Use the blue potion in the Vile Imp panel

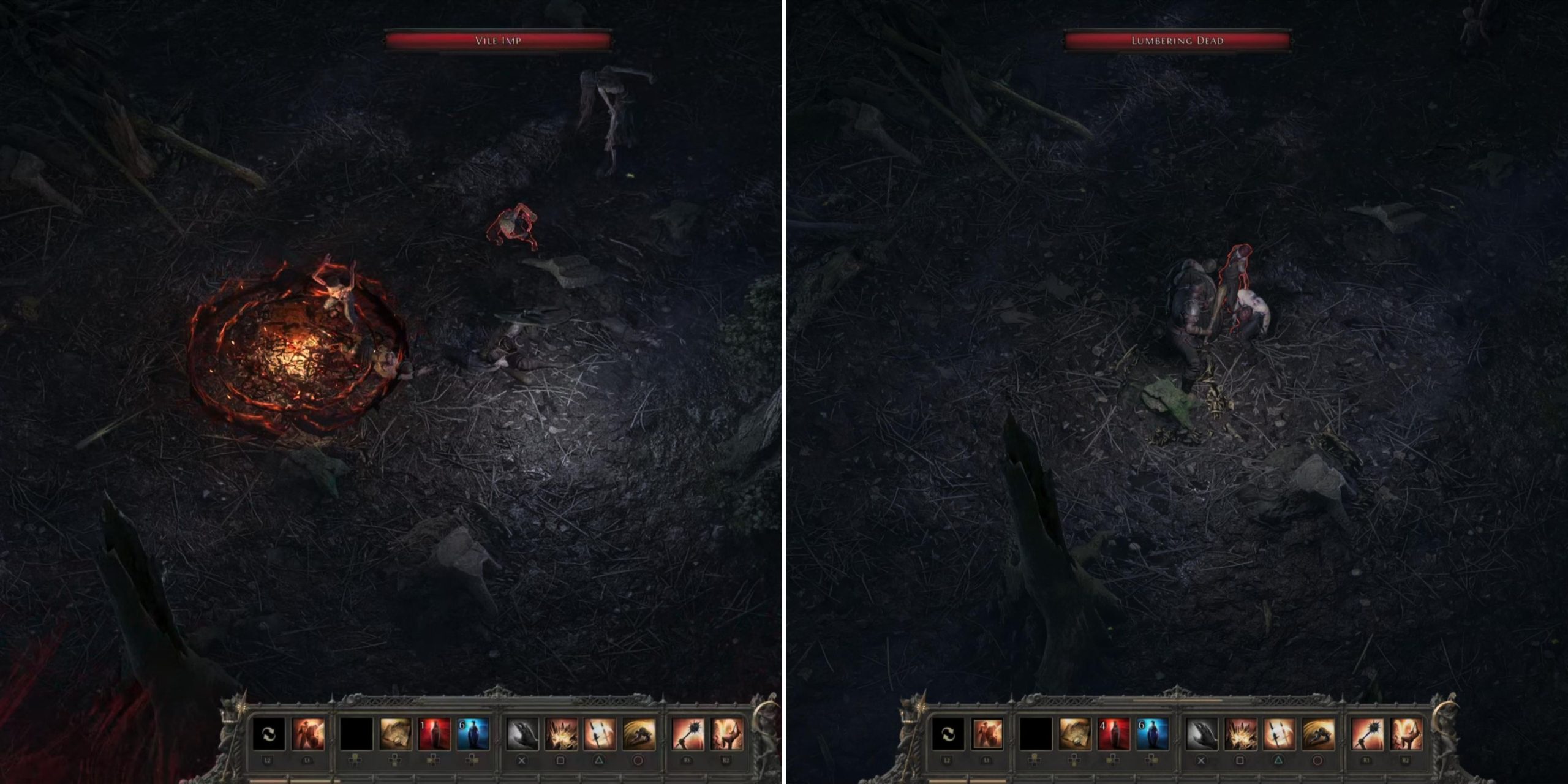(473, 734)
